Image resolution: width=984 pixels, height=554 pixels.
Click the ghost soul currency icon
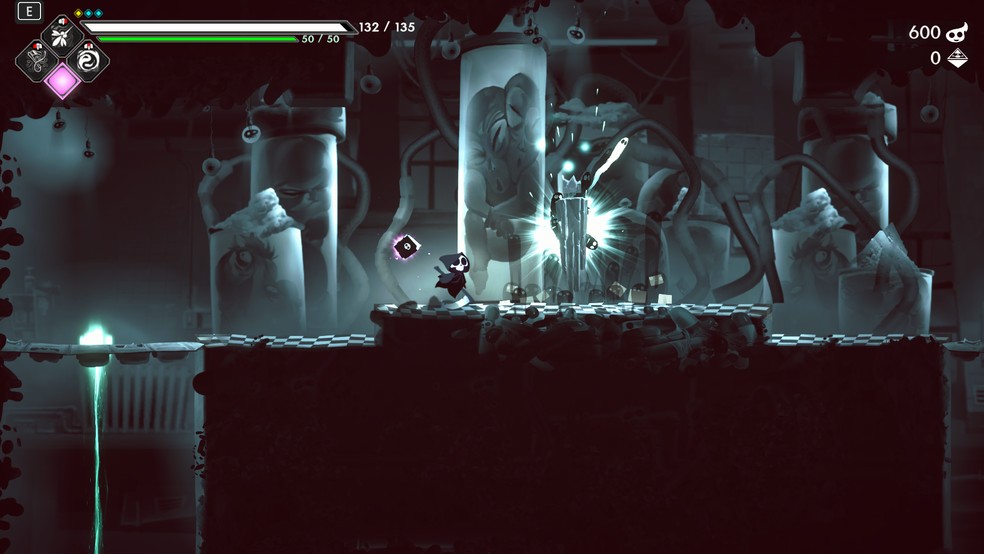coord(958,32)
